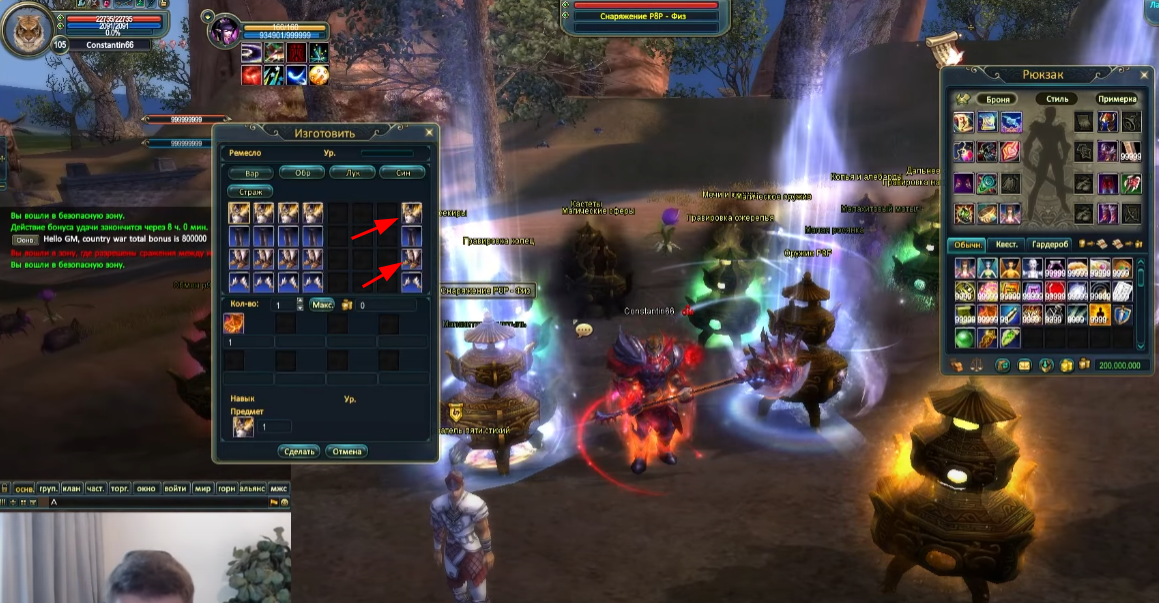The width and height of the screenshot is (1159, 603).
Task: Click the Constantin66 tiger portrait
Action: [x=28, y=29]
